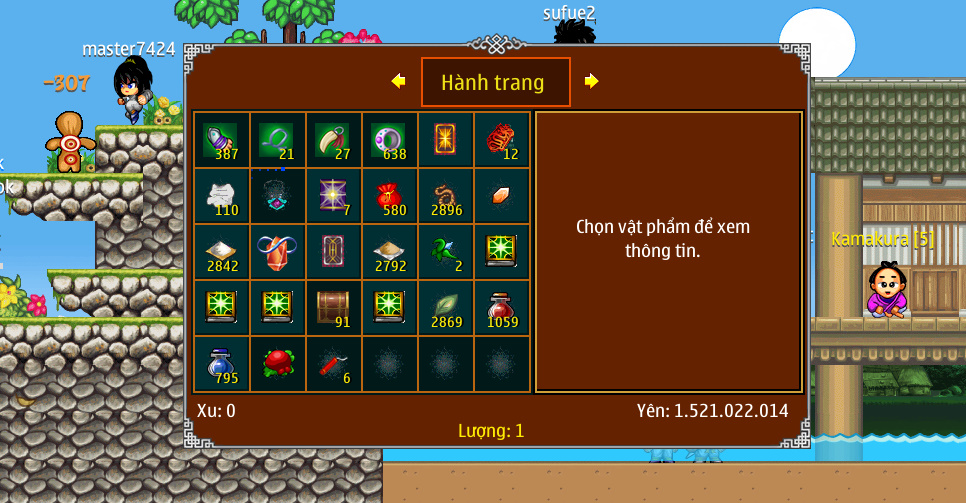Image resolution: width=966 pixels, height=503 pixels.
Task: Select the fang charm stack of 27
Action: point(333,139)
